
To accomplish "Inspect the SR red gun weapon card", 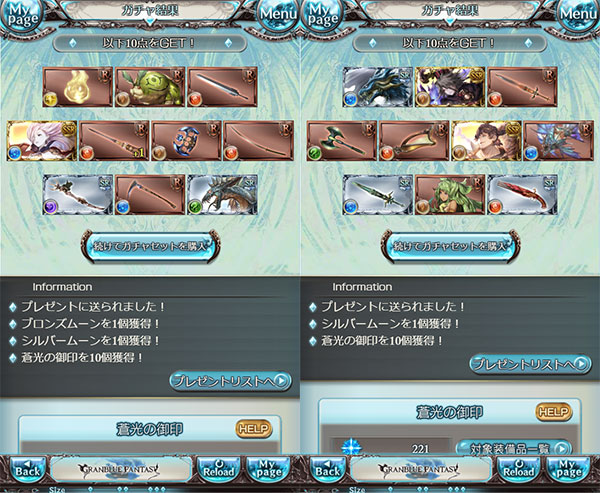I will (522, 195).
